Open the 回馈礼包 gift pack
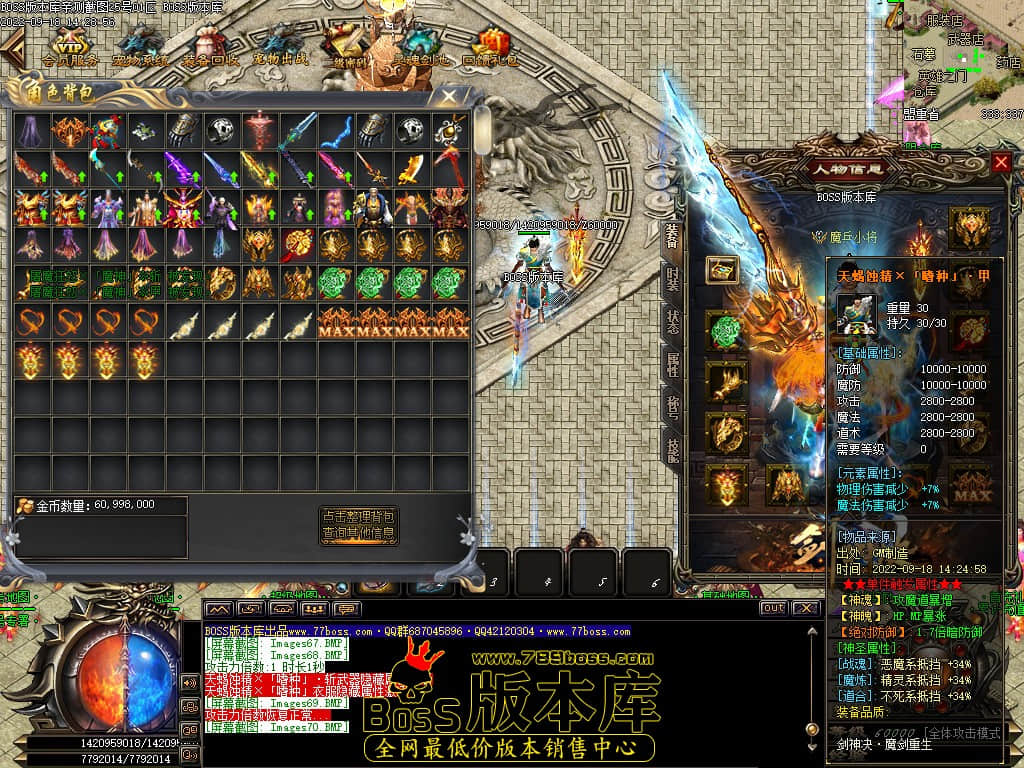1024x768 pixels. coord(490,46)
